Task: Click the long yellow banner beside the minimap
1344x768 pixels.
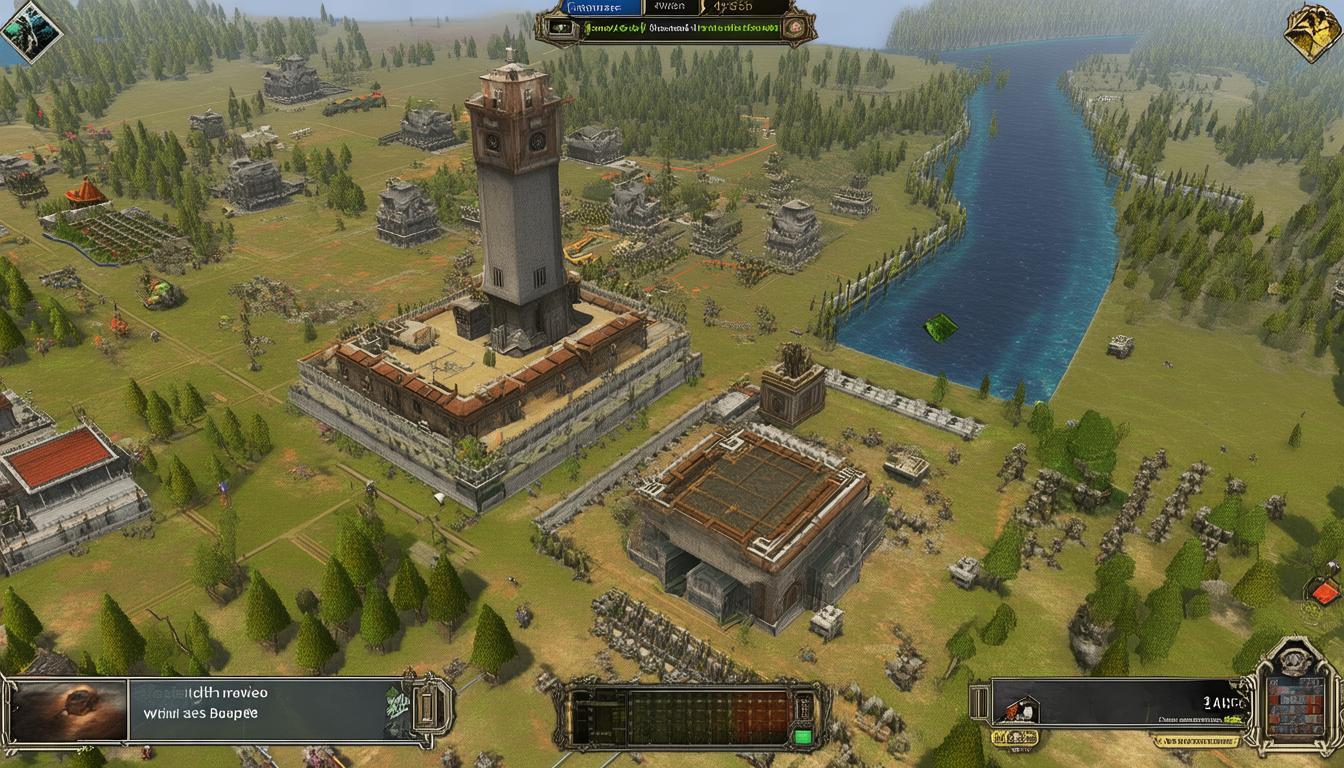Action: (x=1195, y=741)
